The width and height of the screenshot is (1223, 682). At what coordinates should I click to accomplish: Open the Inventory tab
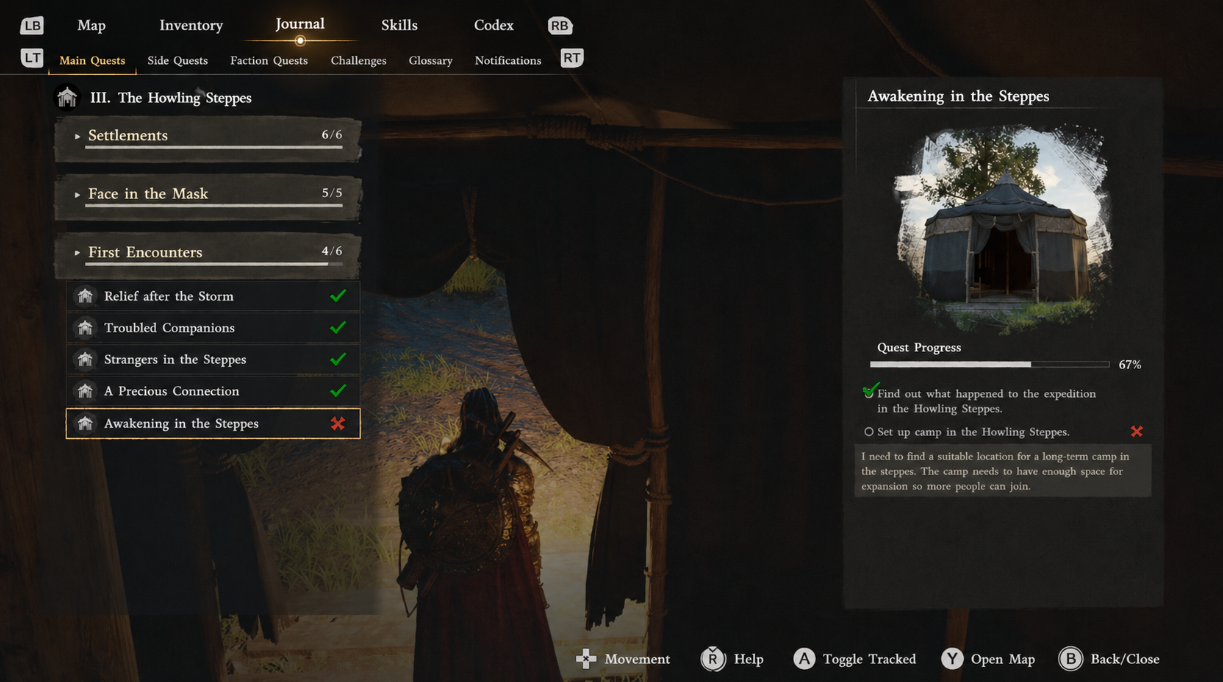(190, 25)
